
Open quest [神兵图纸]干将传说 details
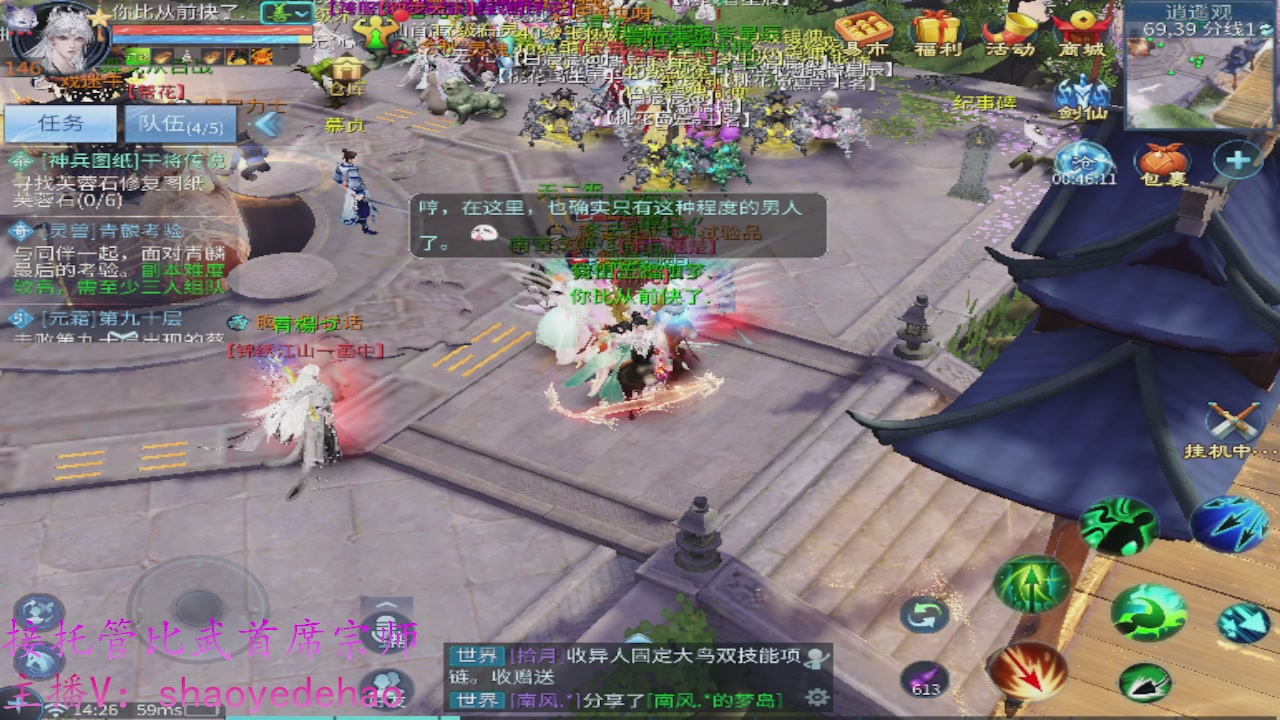[130, 158]
